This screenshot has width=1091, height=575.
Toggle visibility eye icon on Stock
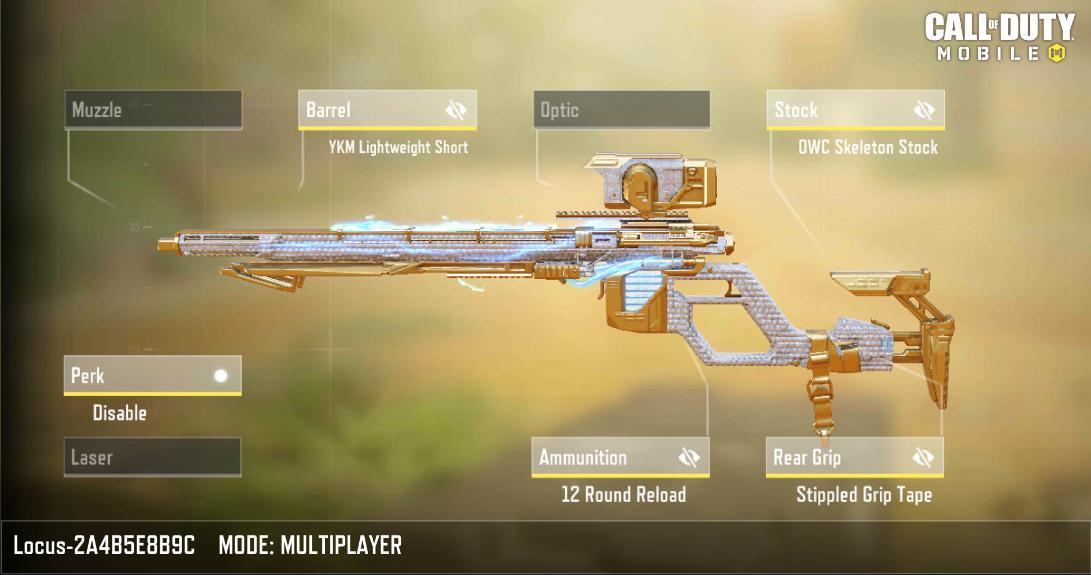pos(924,110)
